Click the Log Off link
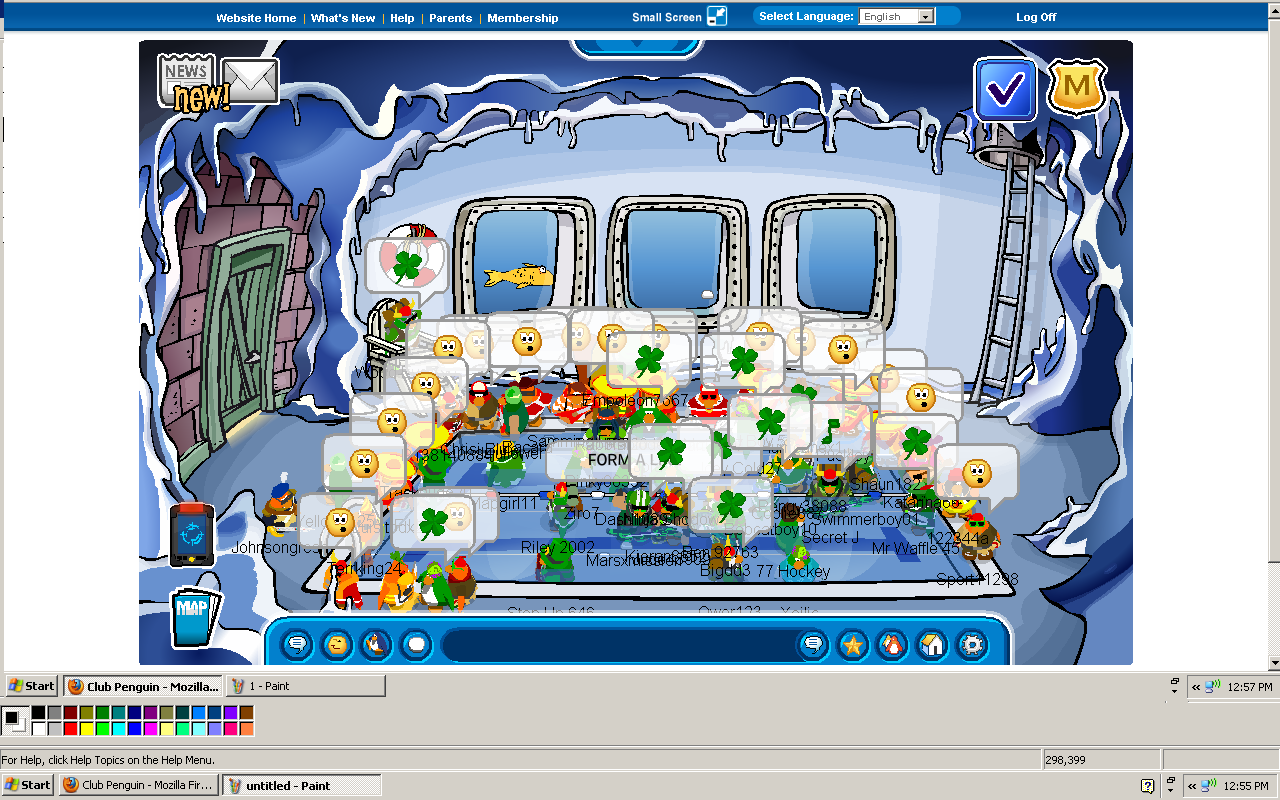 pyautogui.click(x=1036, y=17)
